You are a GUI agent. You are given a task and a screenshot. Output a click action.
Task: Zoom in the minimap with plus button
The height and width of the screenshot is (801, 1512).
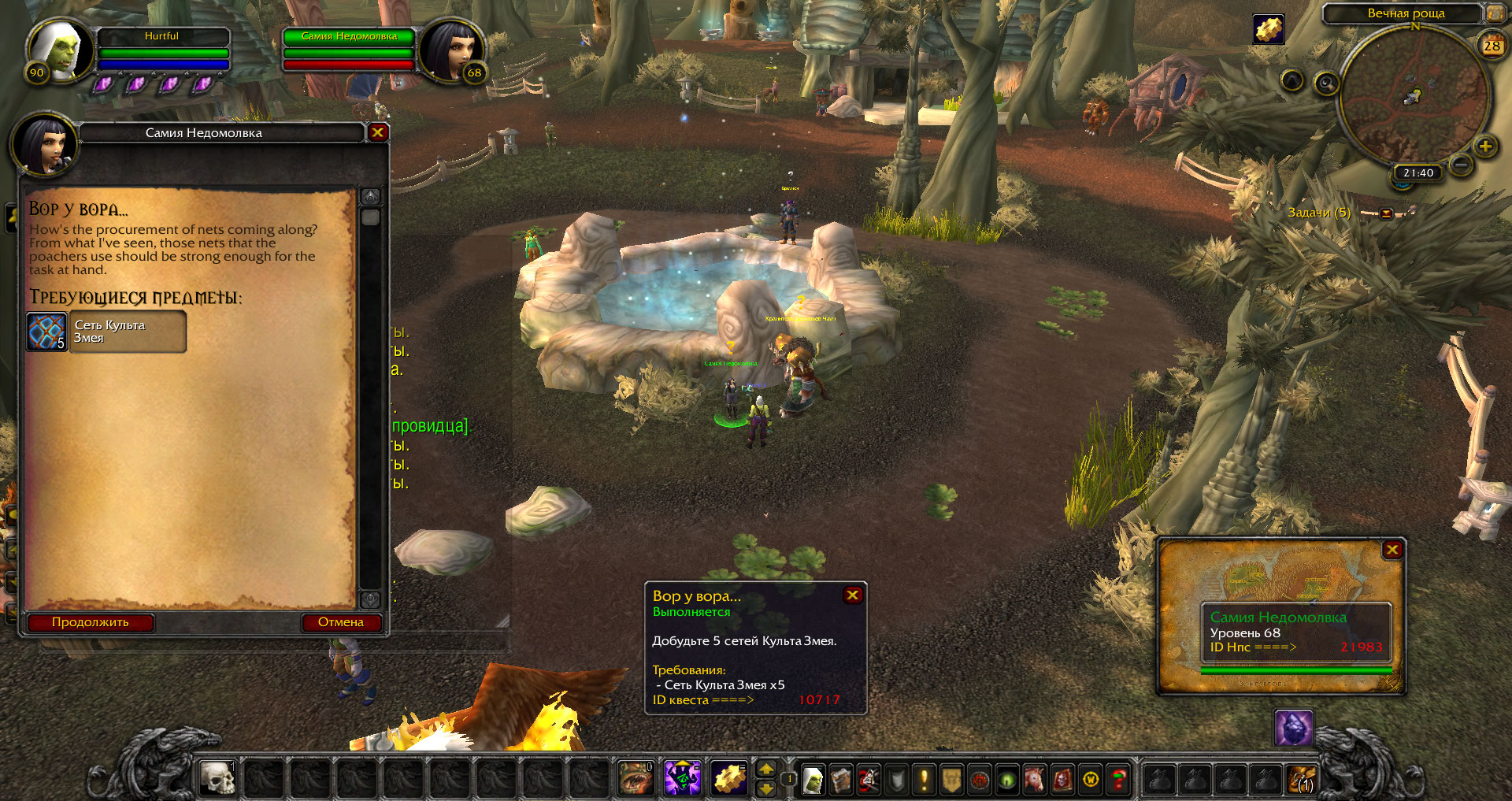[1485, 146]
